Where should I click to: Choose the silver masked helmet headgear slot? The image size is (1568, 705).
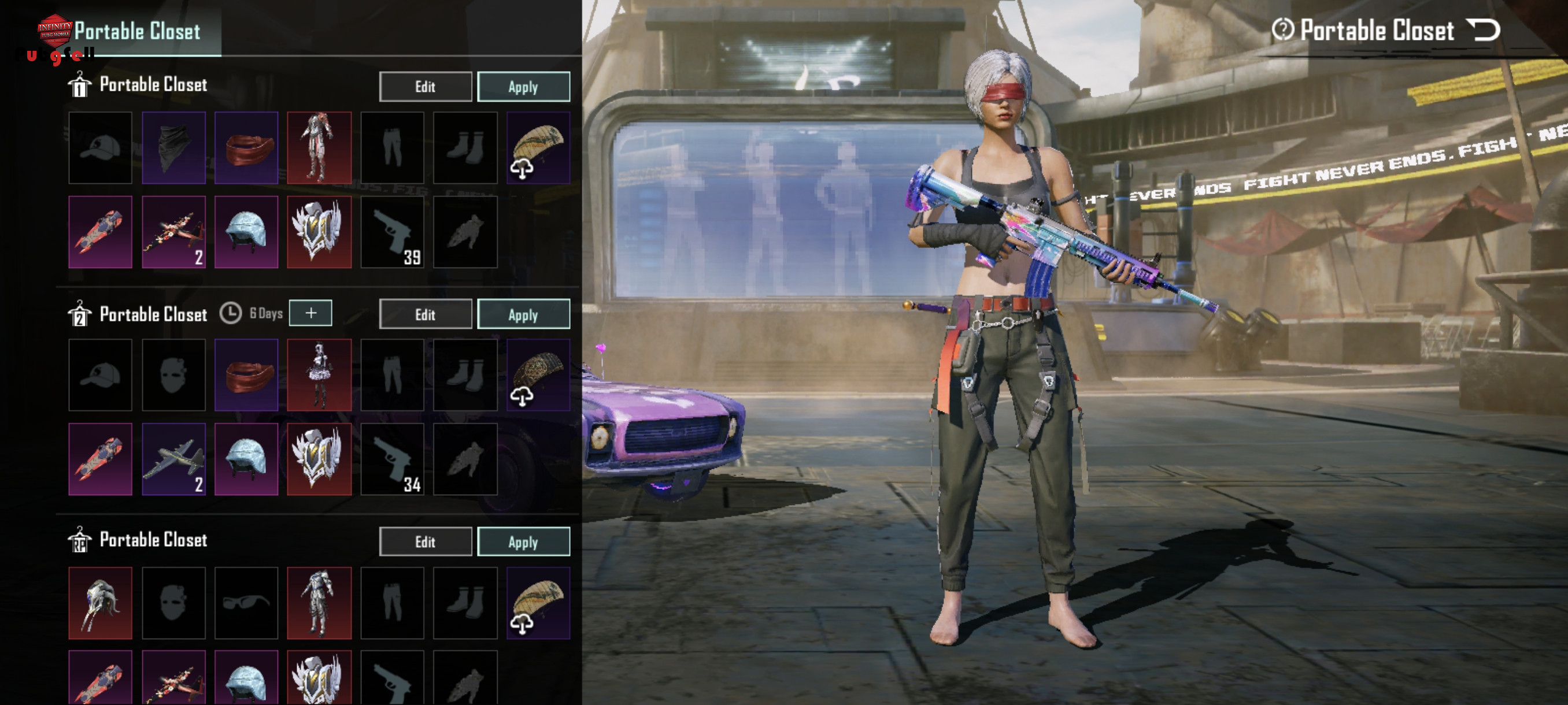tap(101, 603)
